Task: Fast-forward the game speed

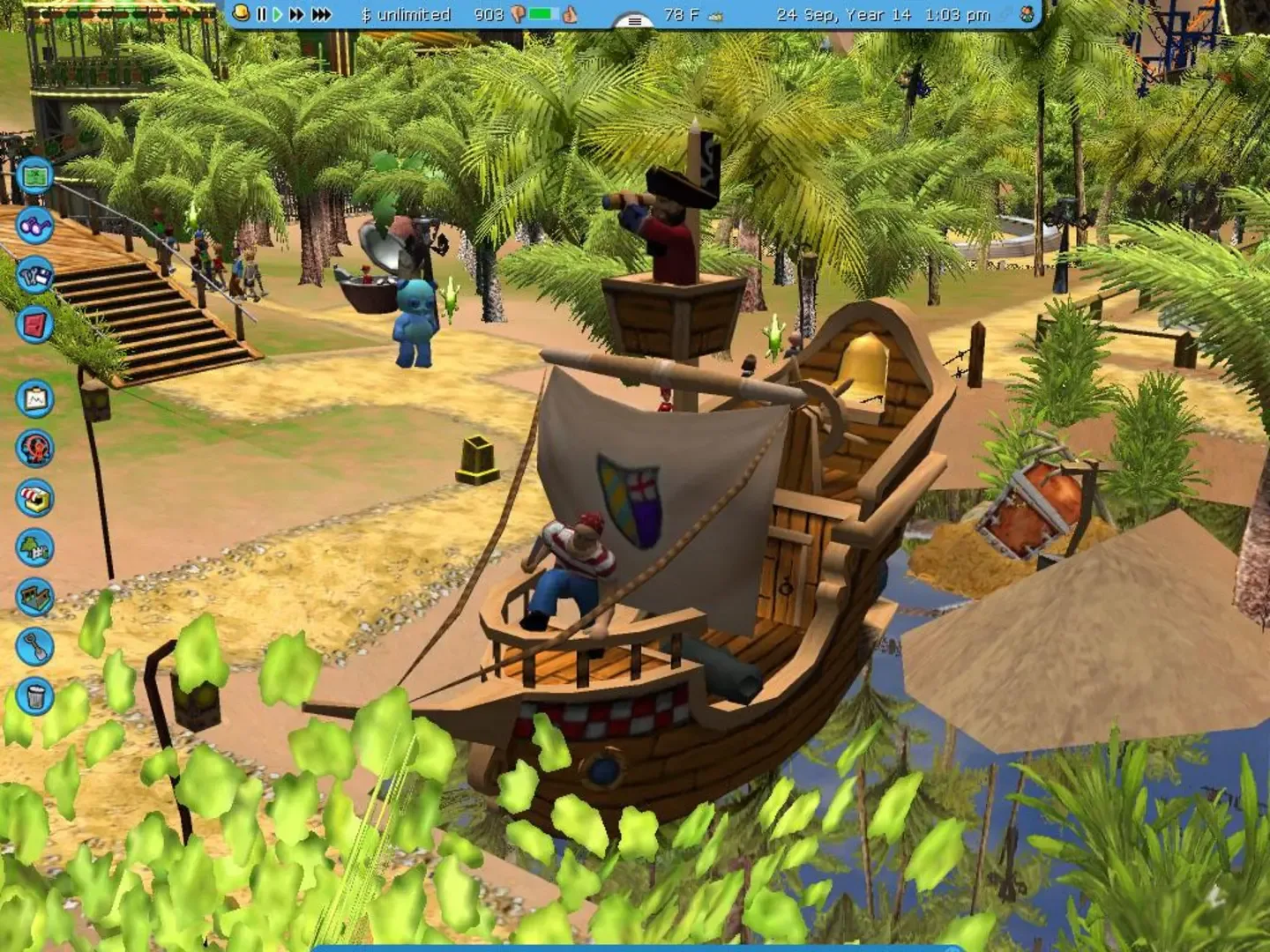Action: (296, 14)
